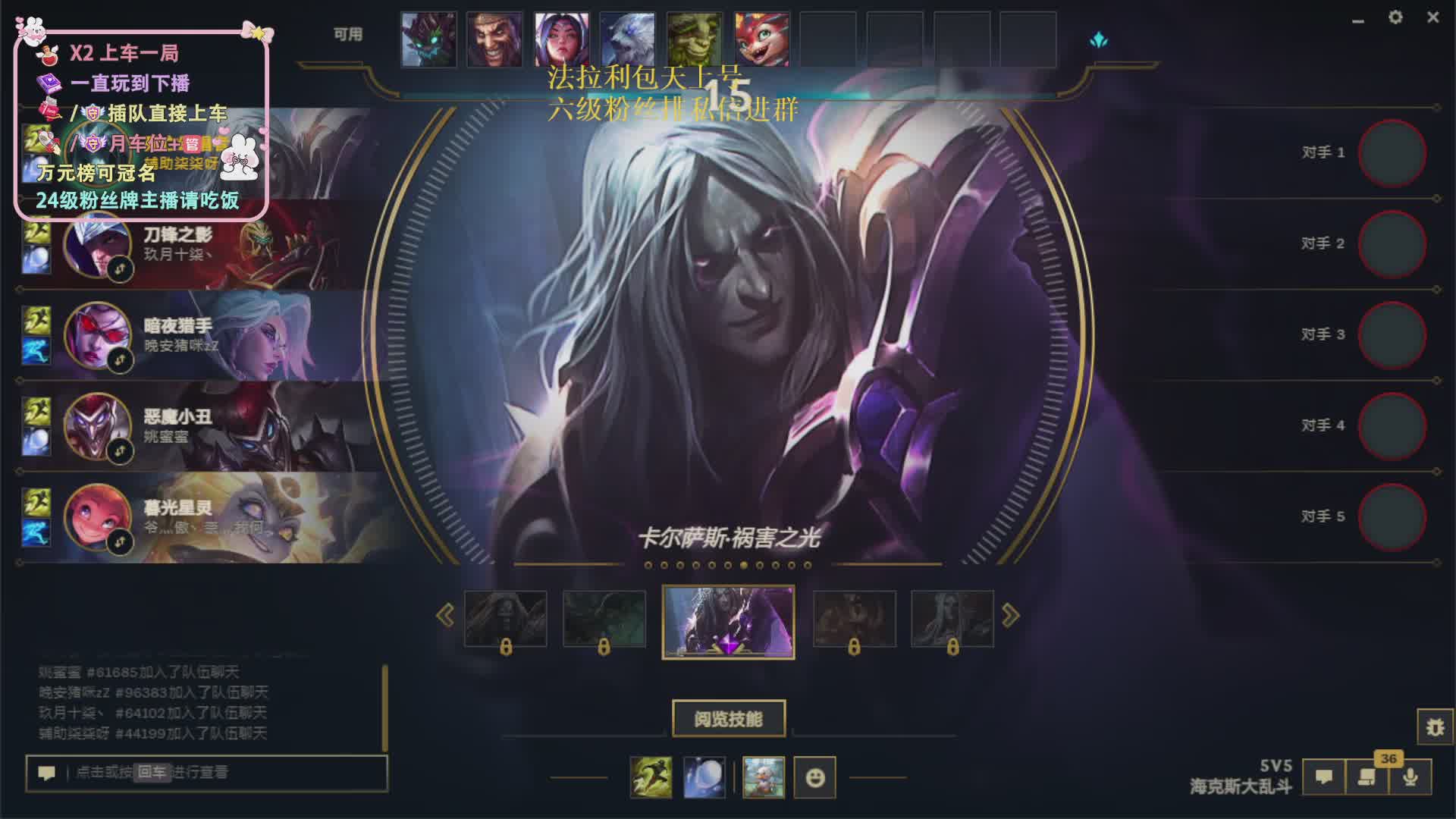Pick Maokai from the available bench
The width and height of the screenshot is (1456, 819).
[x=428, y=39]
